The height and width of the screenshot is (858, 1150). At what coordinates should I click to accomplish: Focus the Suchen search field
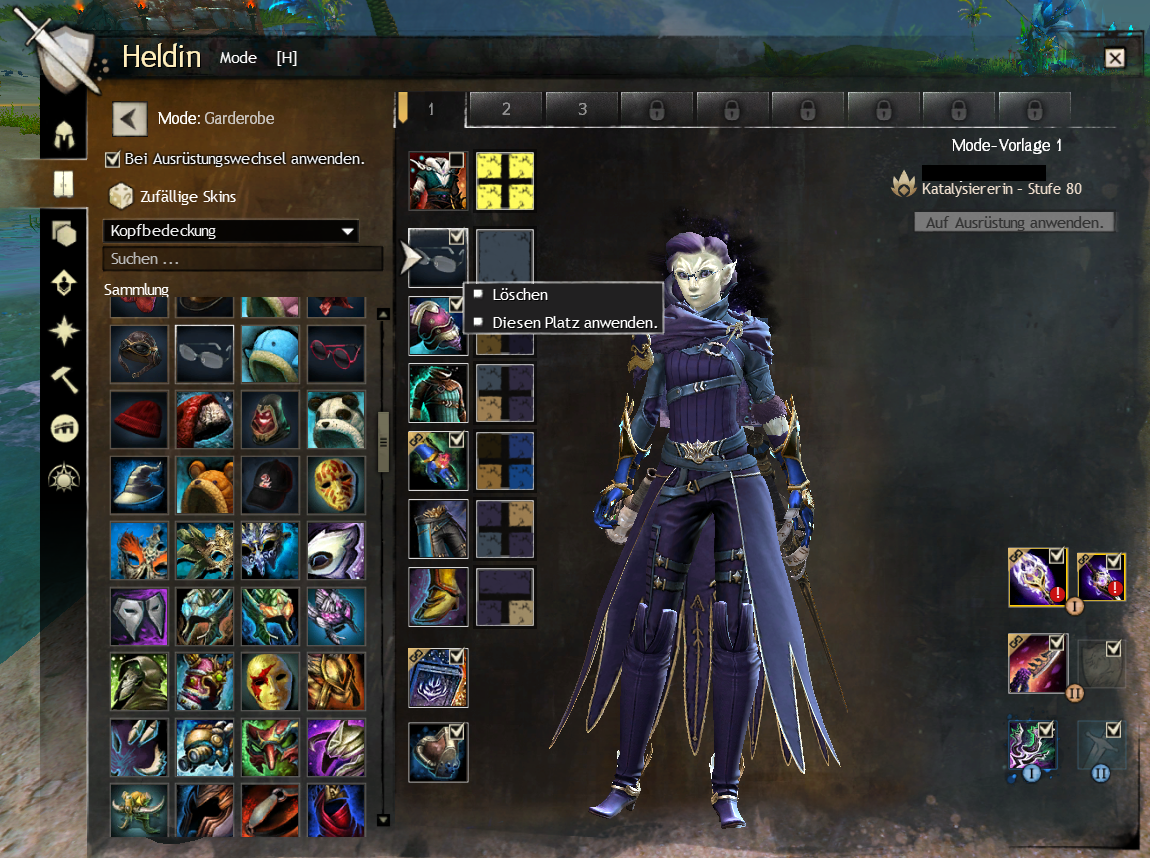coord(242,259)
